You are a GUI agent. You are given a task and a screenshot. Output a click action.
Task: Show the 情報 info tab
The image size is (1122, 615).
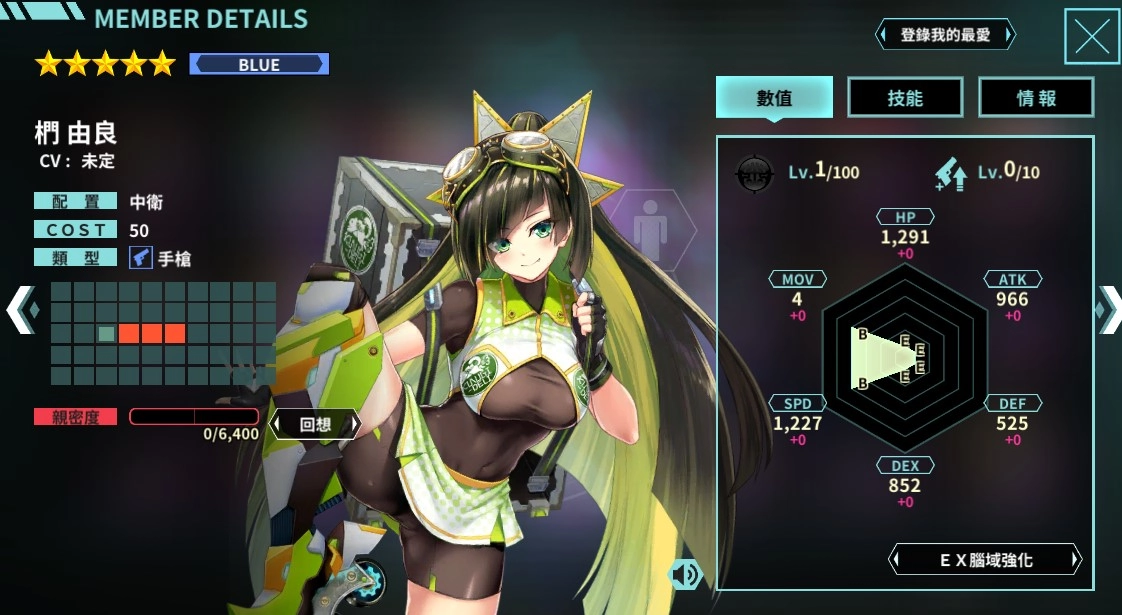point(1036,98)
